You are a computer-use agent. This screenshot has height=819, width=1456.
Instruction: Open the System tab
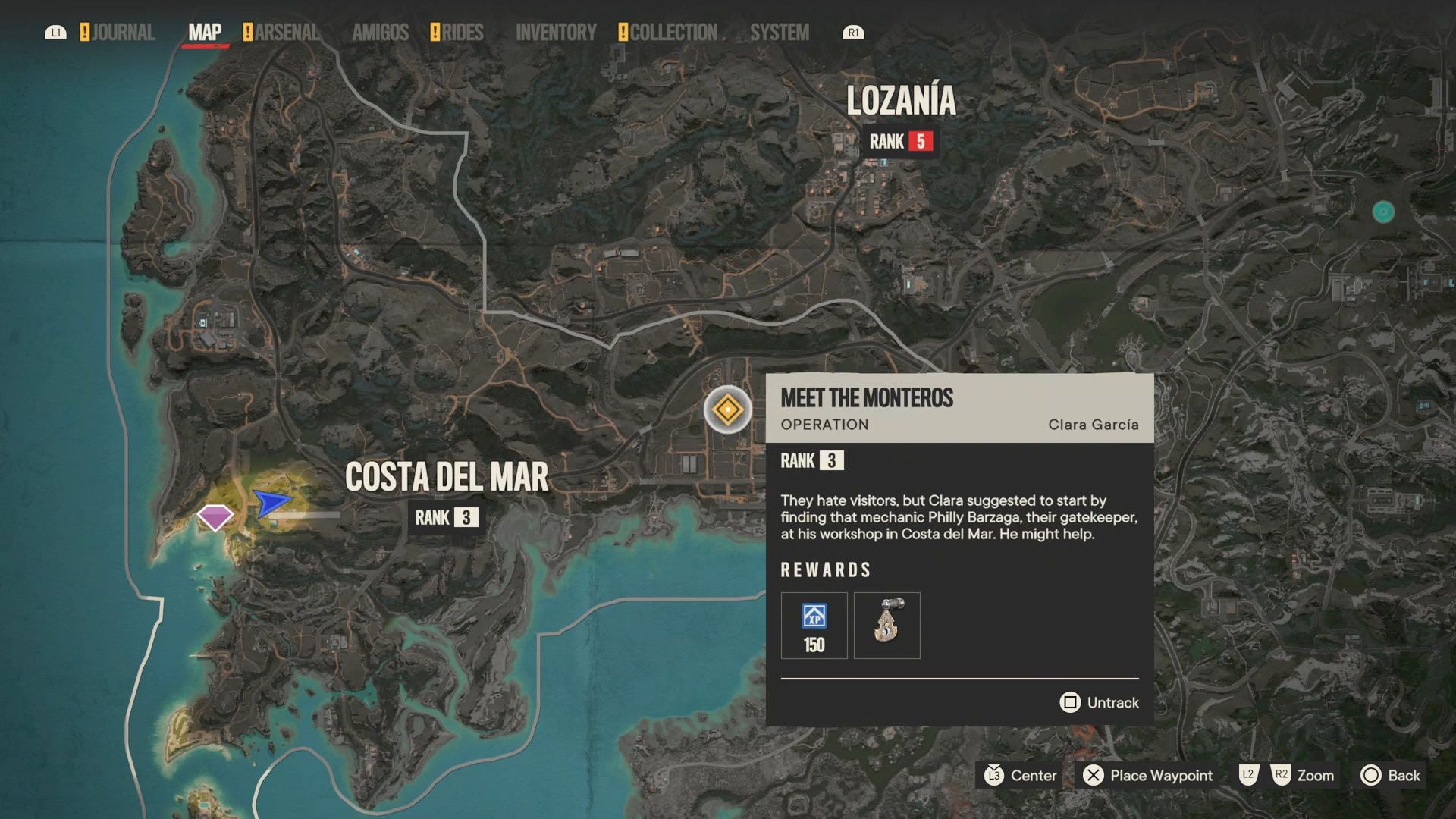(780, 33)
